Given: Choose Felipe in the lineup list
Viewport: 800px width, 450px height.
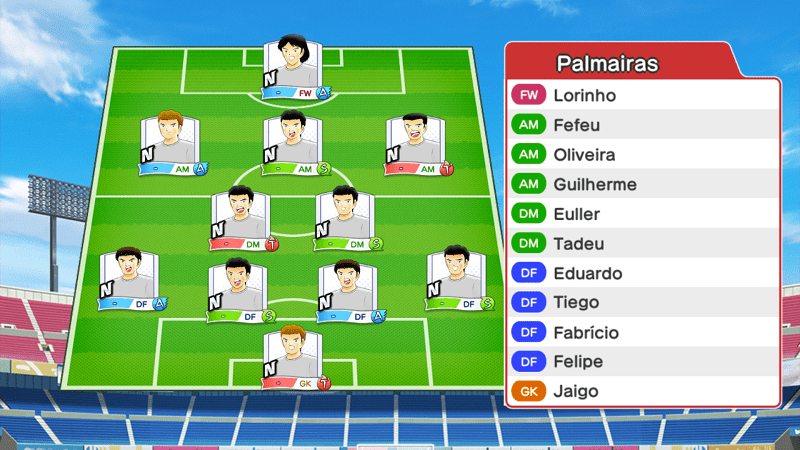Looking at the screenshot, I should click(642, 361).
